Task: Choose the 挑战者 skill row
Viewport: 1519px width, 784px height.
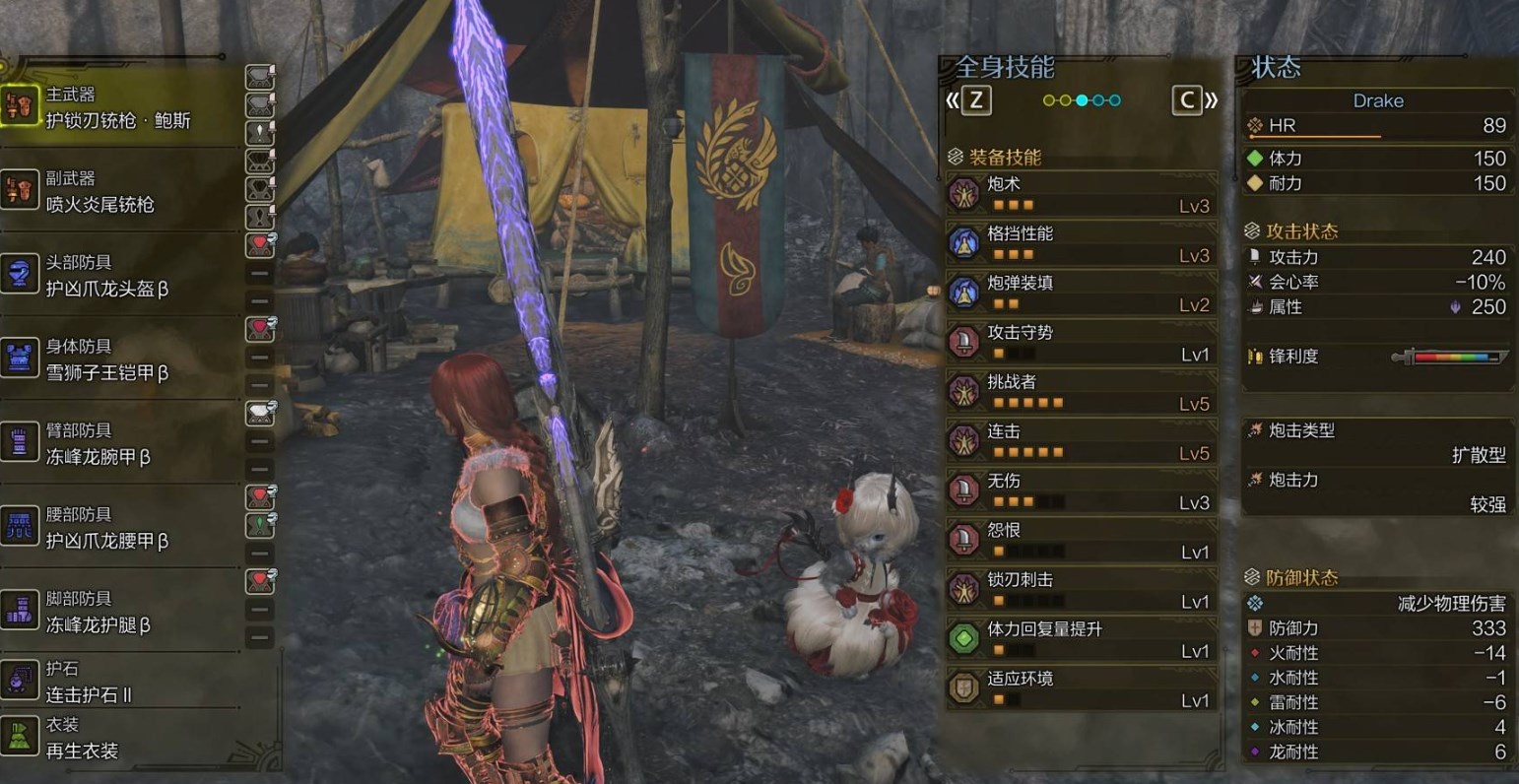Action: (x=1081, y=391)
